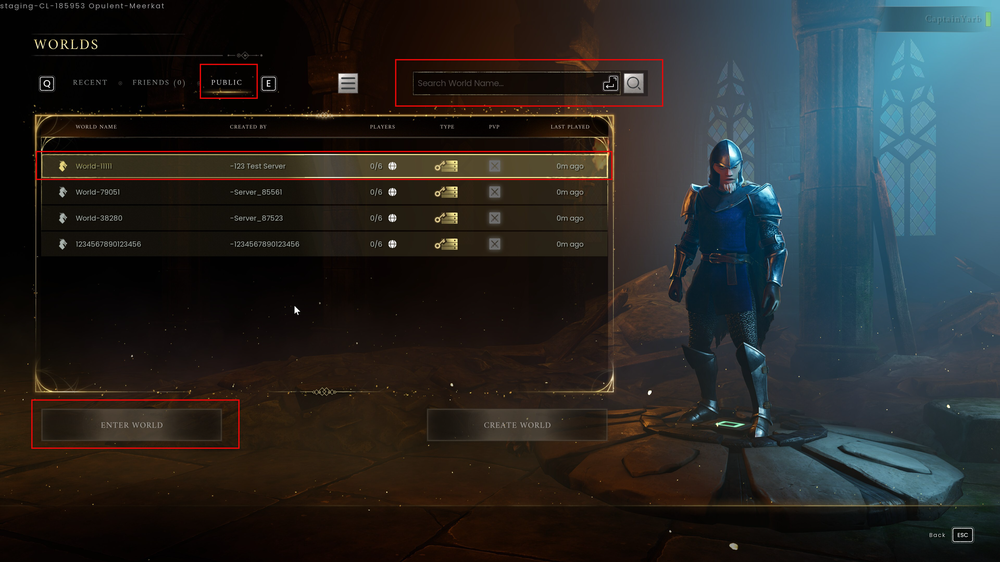Sort worlds by PVP column

click(x=494, y=127)
